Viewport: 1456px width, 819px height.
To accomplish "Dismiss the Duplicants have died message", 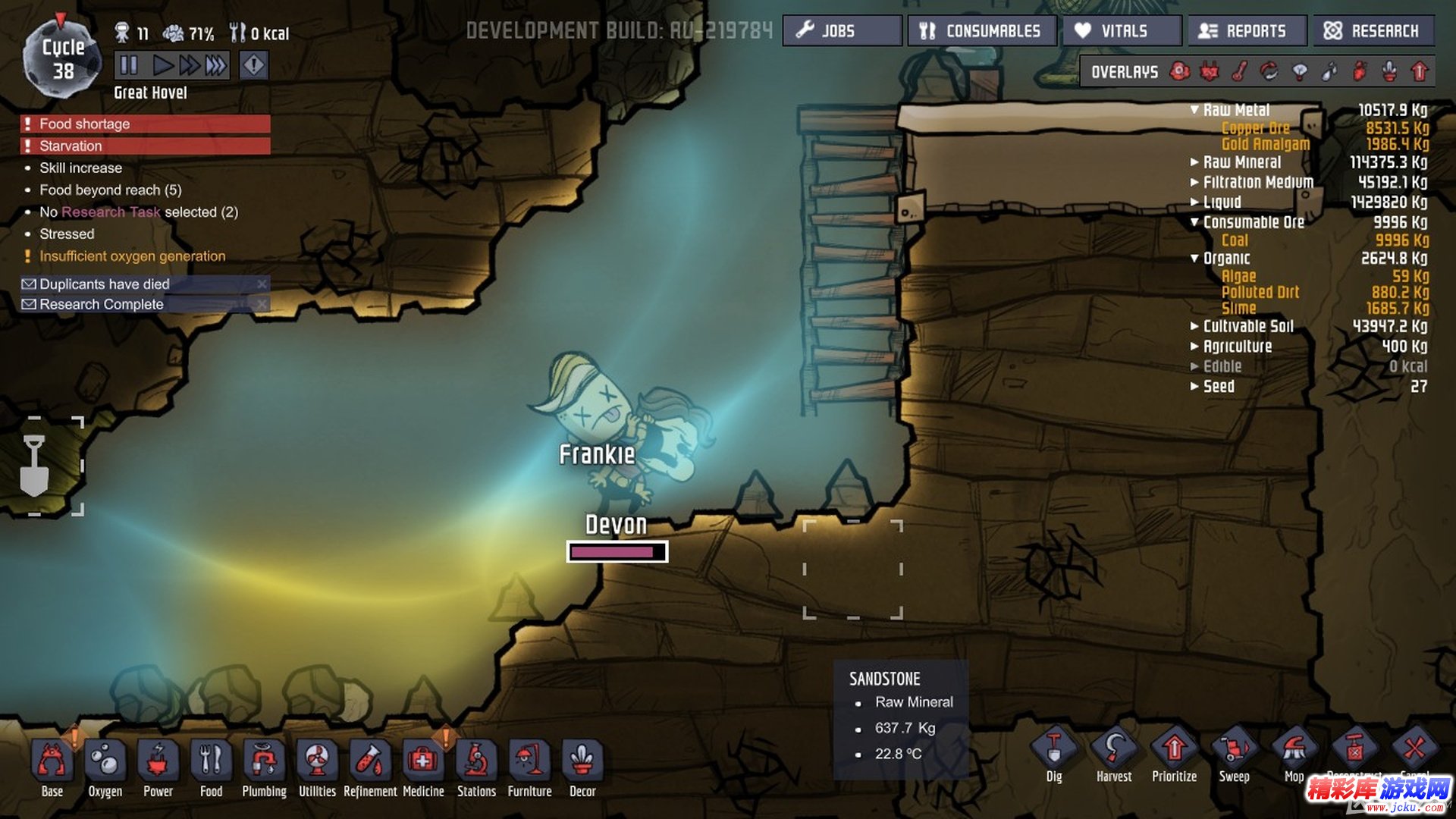I will (262, 284).
